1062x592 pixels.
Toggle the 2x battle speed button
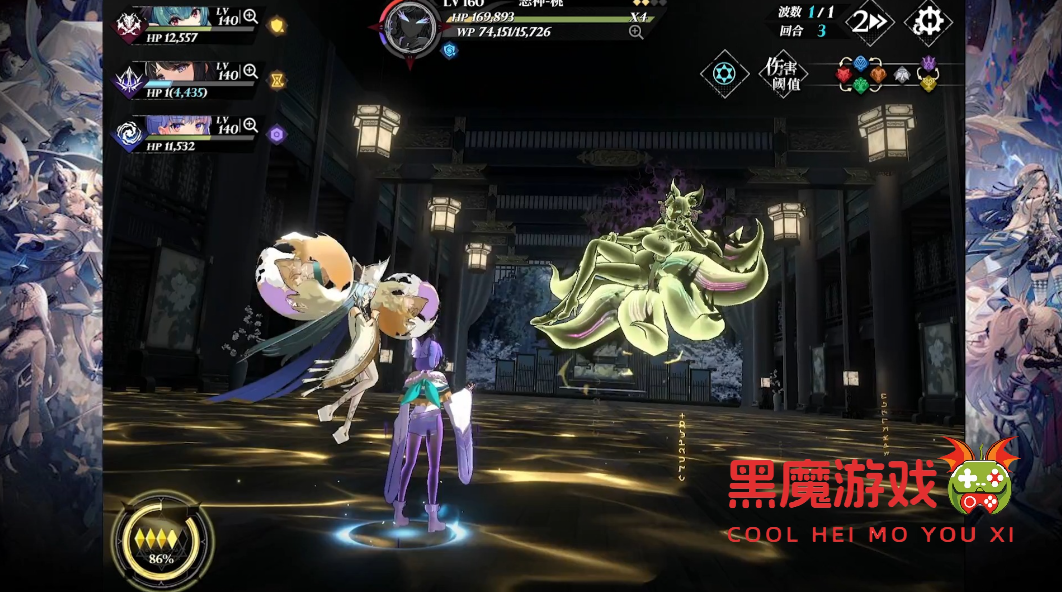pyautogui.click(x=869, y=21)
